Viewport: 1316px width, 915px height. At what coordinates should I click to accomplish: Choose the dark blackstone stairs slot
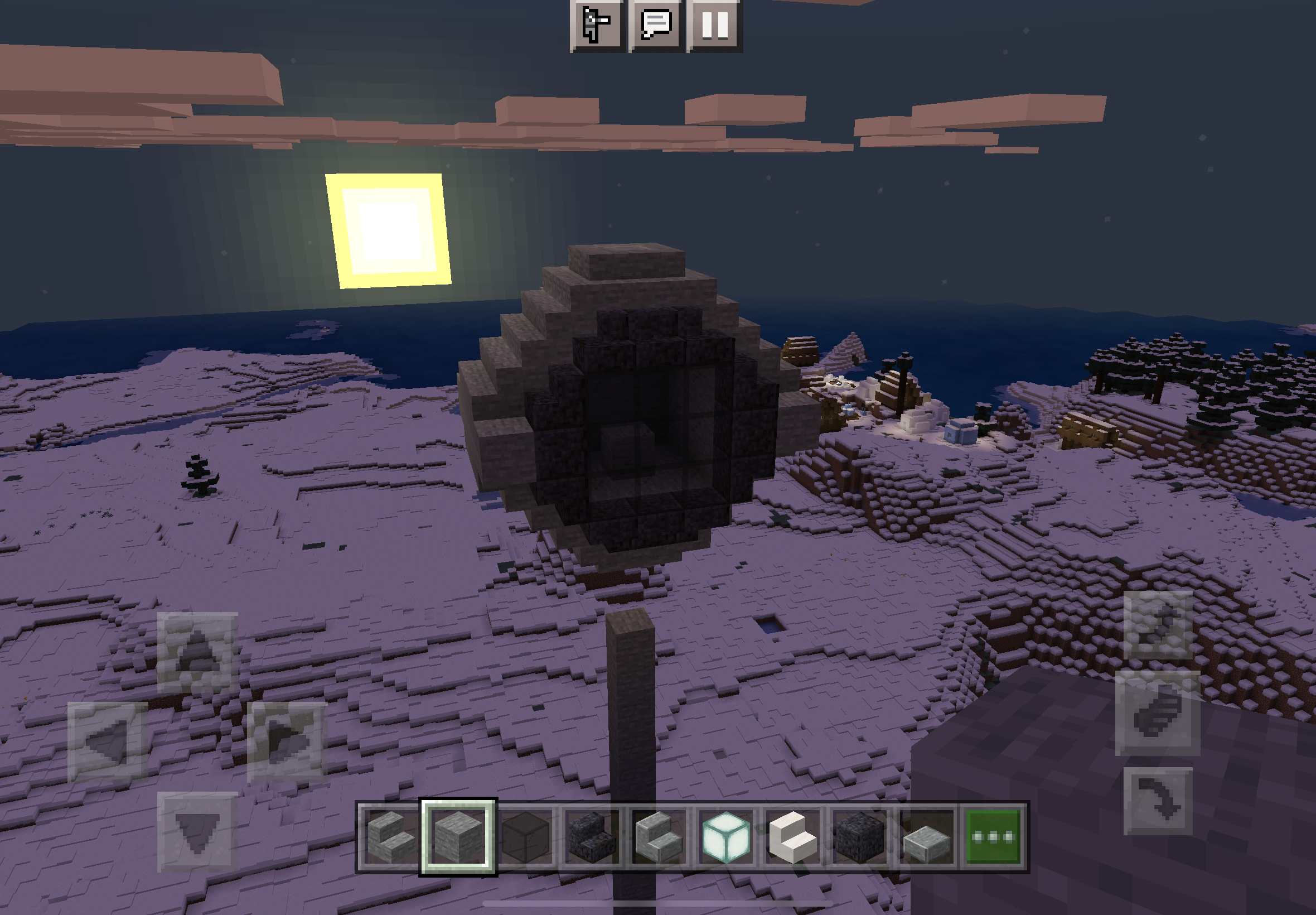(x=592, y=837)
